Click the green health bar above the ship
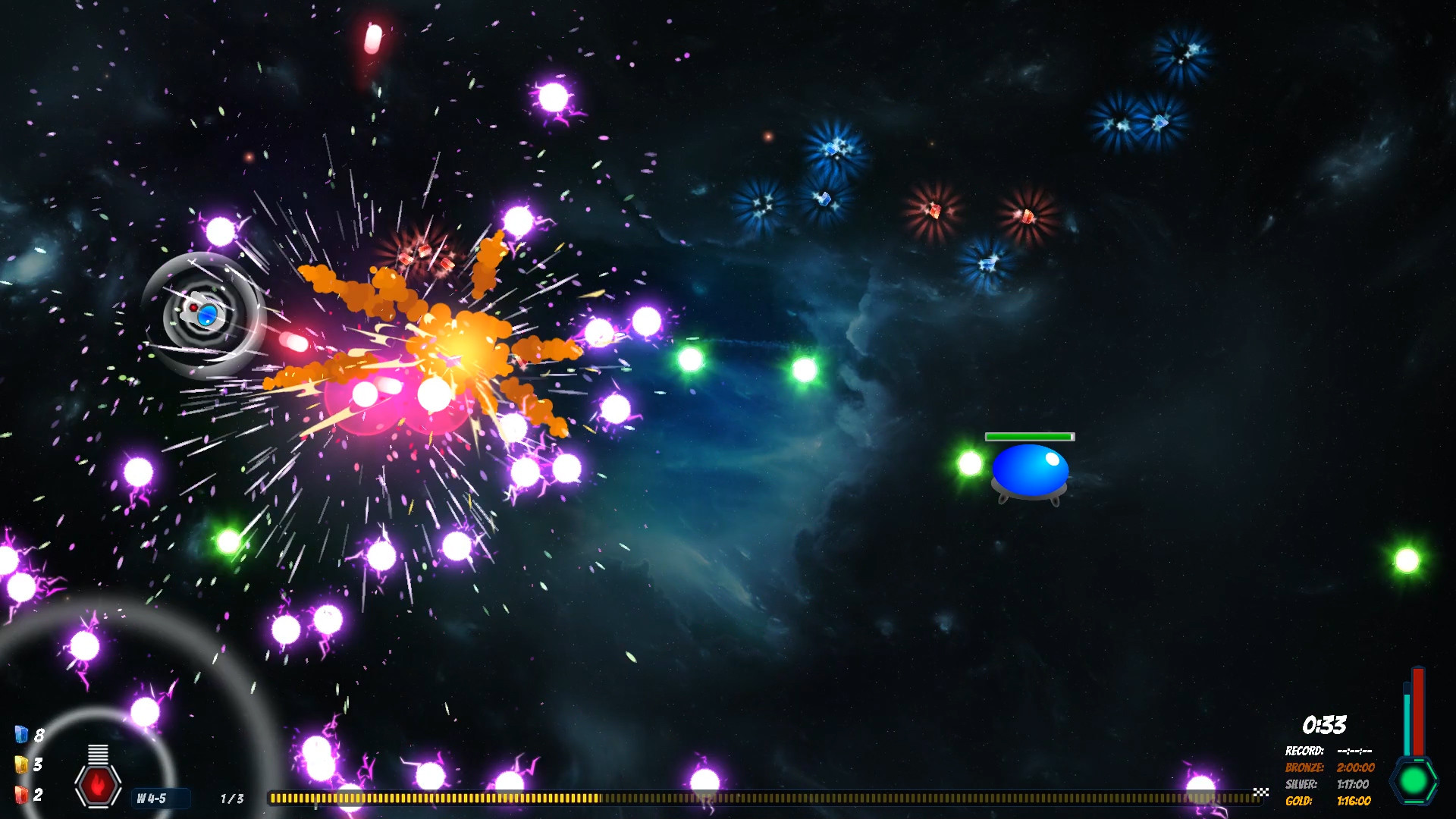Viewport: 1456px width, 819px height. [x=1030, y=438]
